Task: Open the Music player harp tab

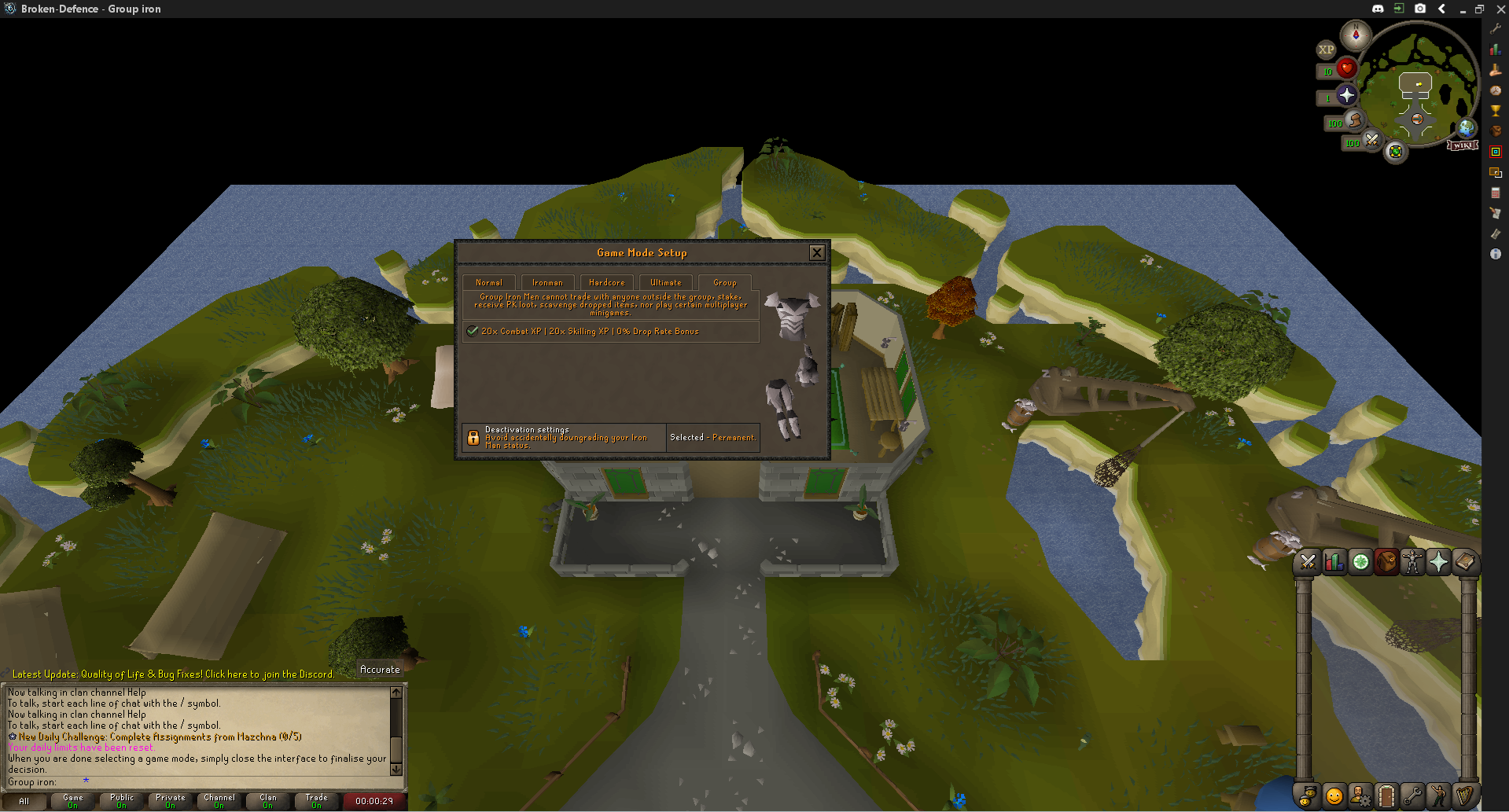Action: pyautogui.click(x=1464, y=796)
